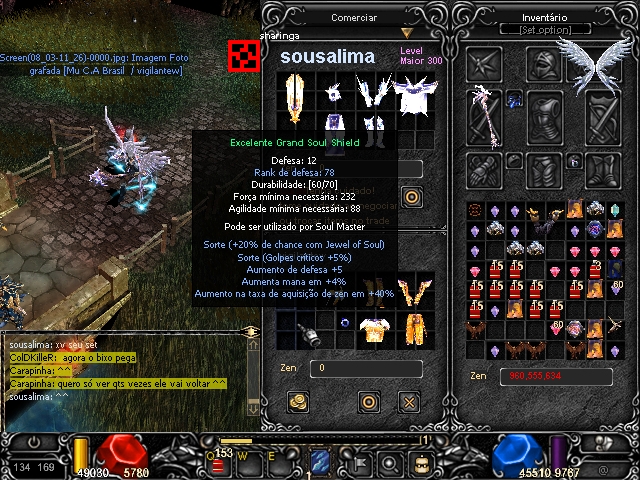640x480 pixels.
Task: Click the power button on the HUD
Action: 32,441
